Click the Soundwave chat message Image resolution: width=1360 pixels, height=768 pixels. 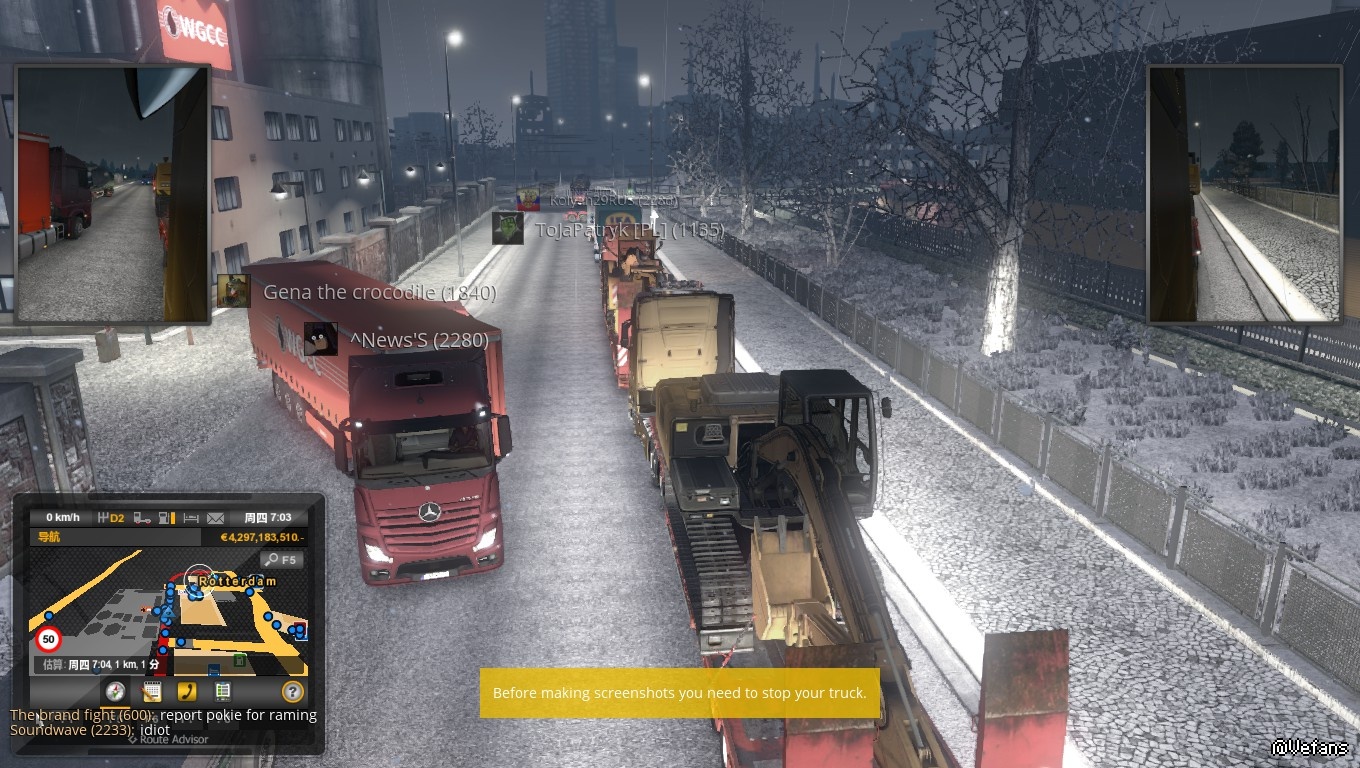click(x=90, y=730)
